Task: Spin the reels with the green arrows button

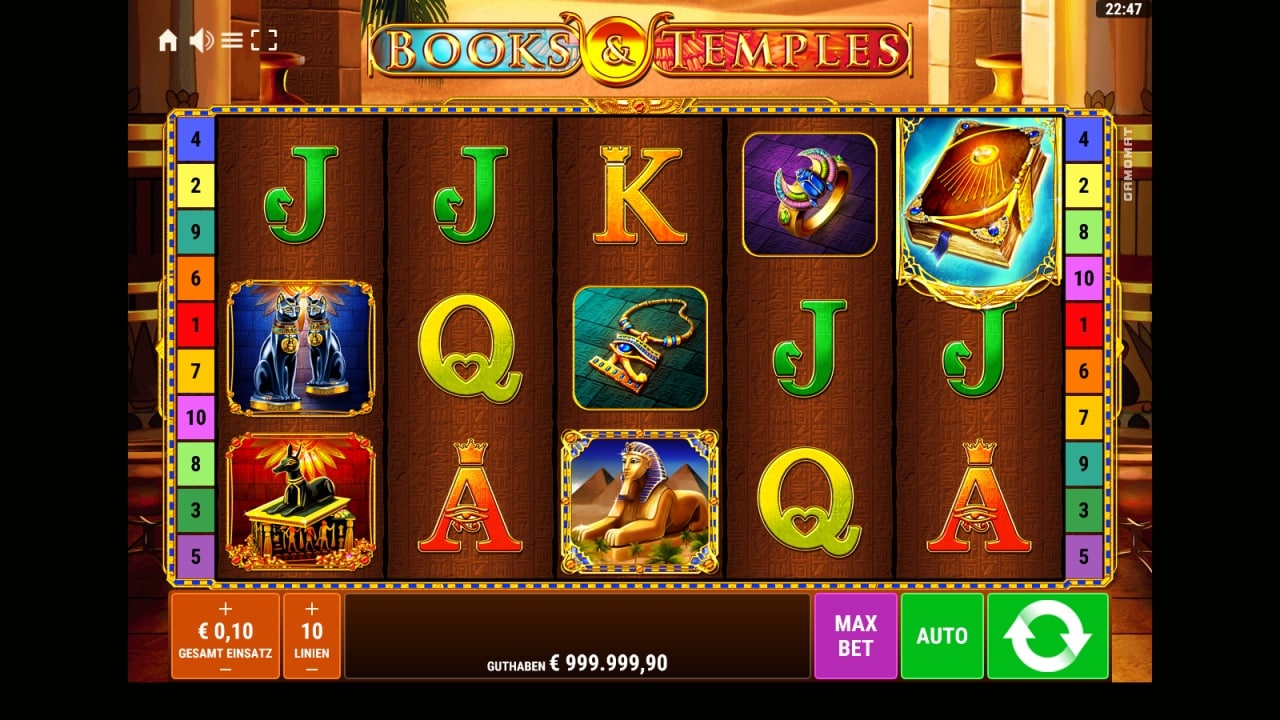Action: pyautogui.click(x=1048, y=636)
